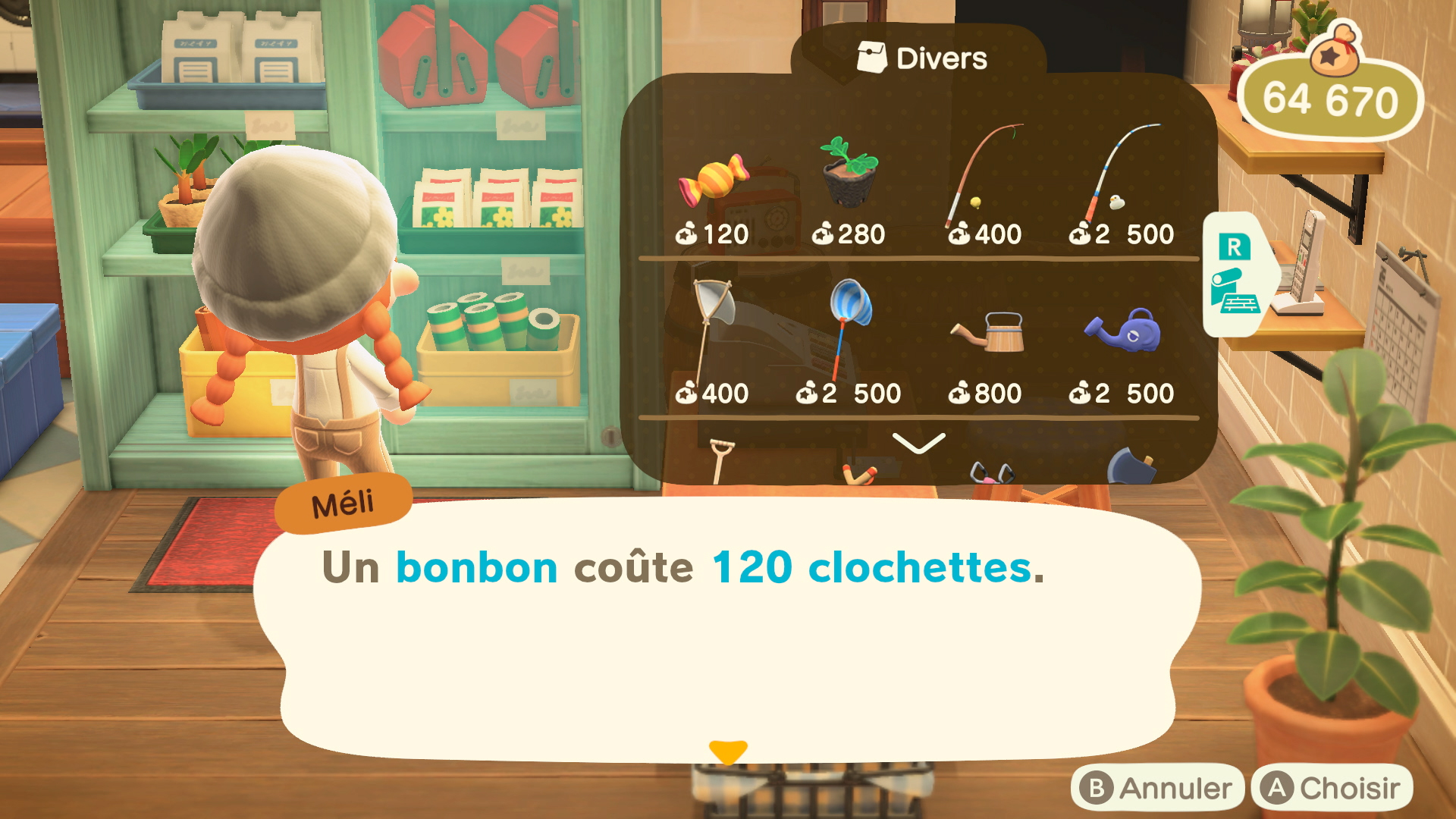
Task: Click the 64 670 bells balance display
Action: coord(1331,99)
